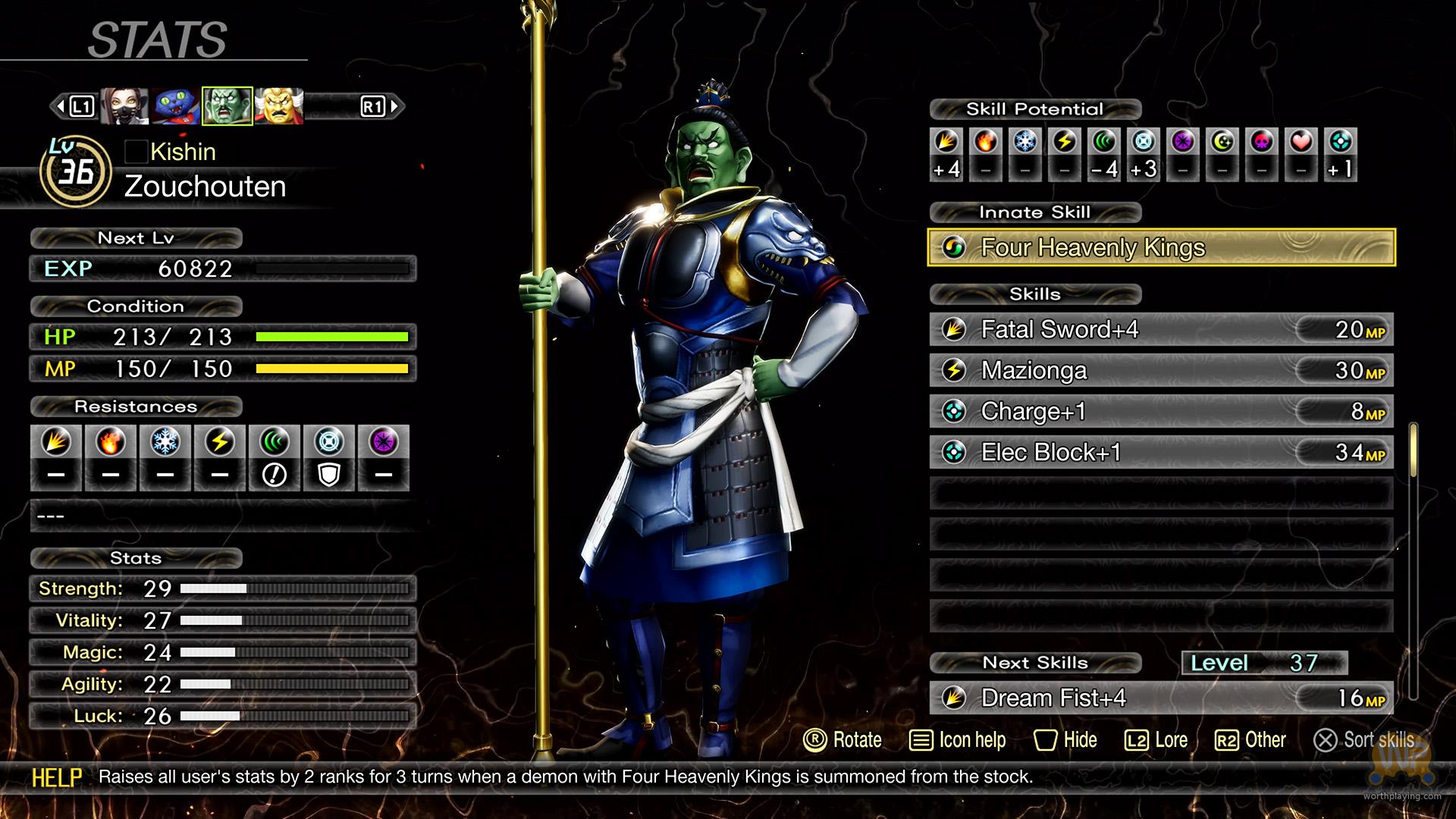Select the Mazionga skill

click(1160, 370)
